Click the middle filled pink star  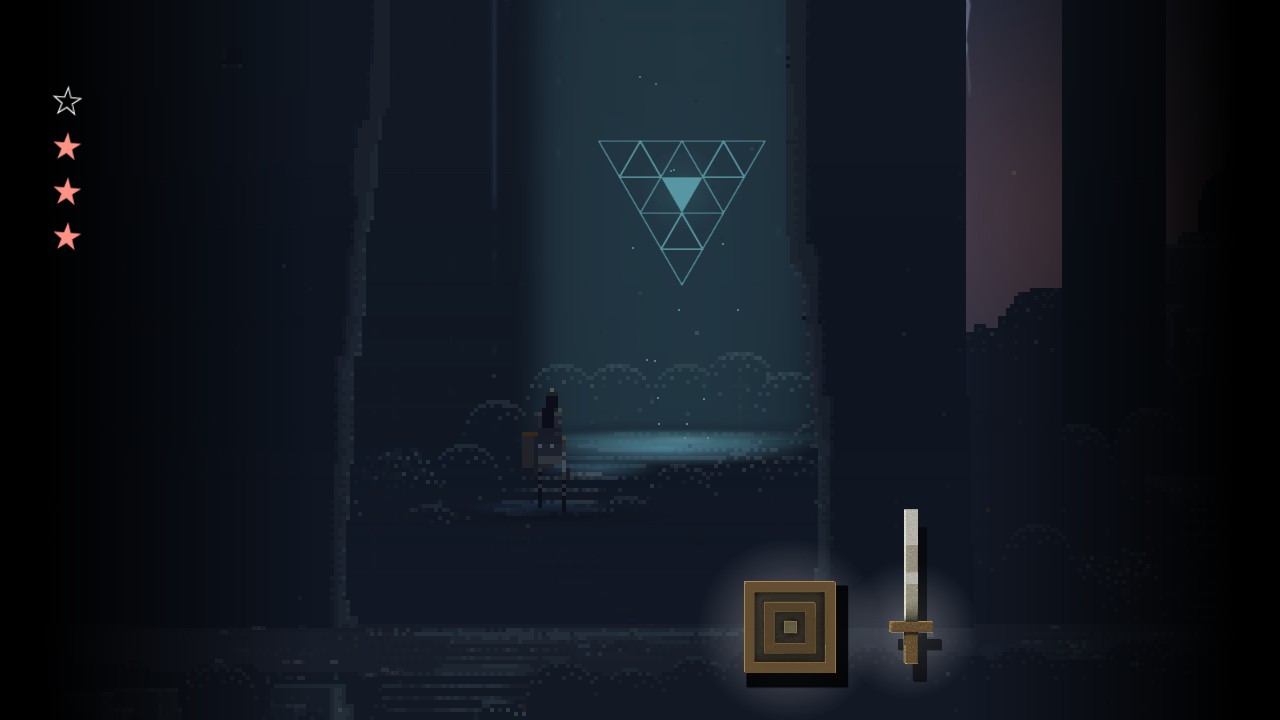tap(66, 192)
